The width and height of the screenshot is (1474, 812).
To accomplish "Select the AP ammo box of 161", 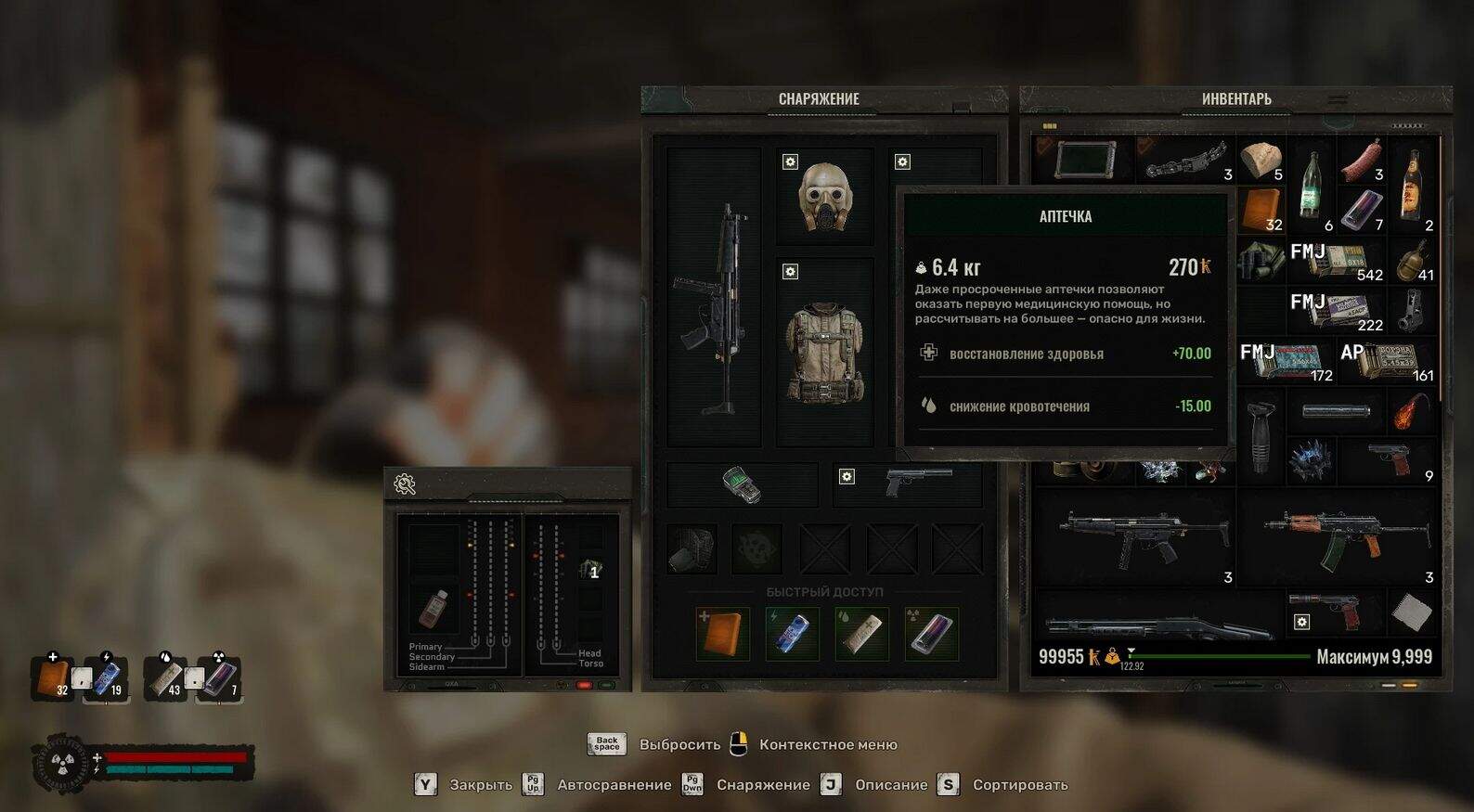I will pos(1388,361).
